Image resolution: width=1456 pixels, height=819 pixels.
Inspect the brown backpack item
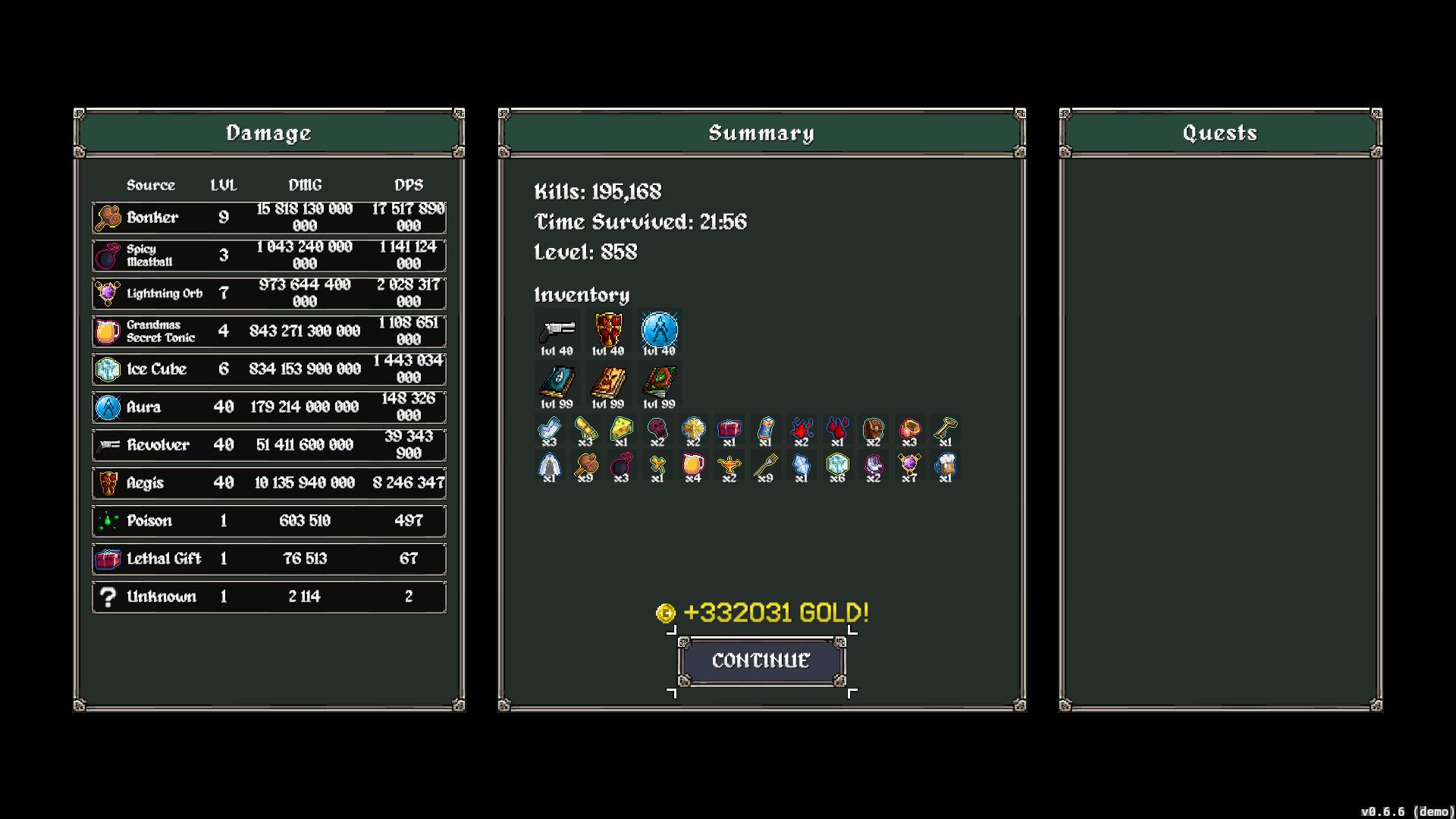click(874, 428)
